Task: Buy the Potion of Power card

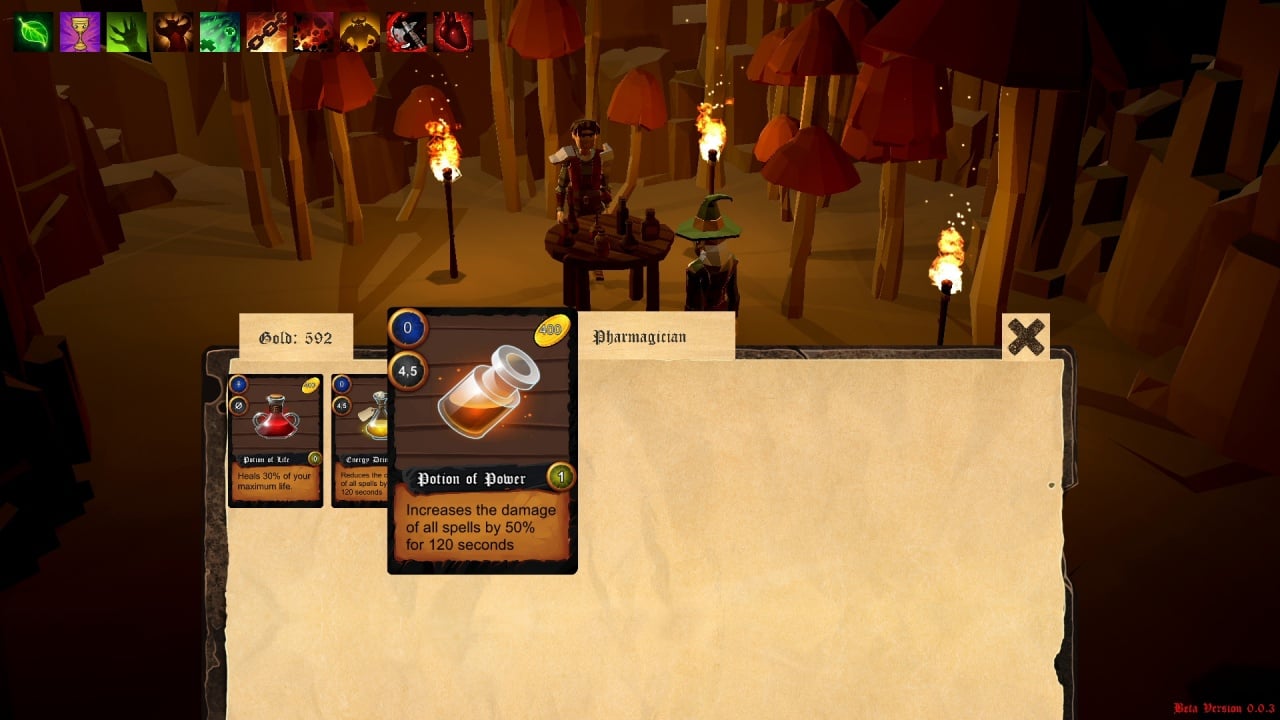Action: (481, 440)
